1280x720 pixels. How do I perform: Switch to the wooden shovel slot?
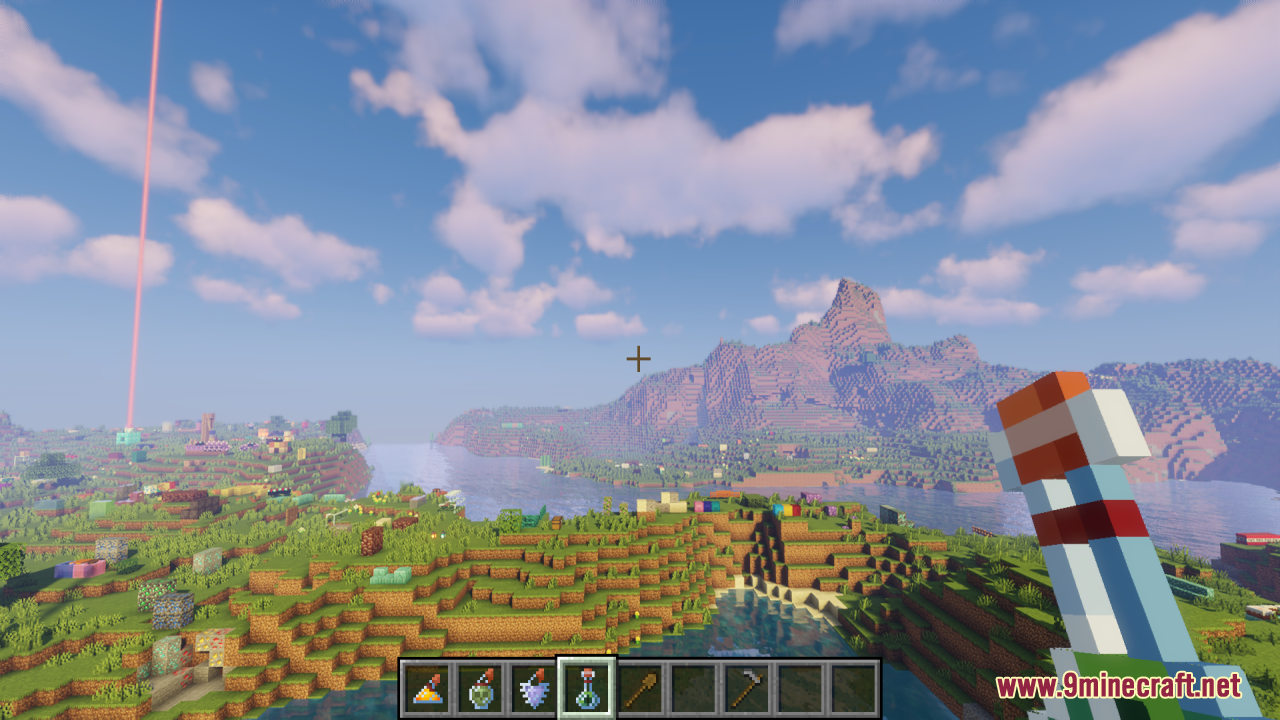tap(639, 688)
